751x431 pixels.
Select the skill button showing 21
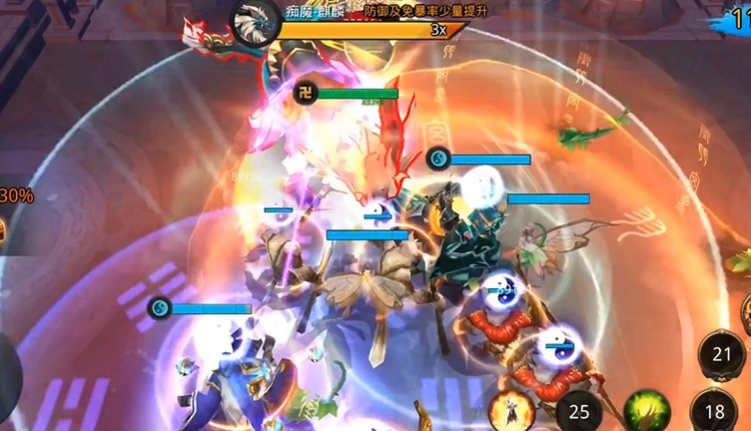coord(721,354)
